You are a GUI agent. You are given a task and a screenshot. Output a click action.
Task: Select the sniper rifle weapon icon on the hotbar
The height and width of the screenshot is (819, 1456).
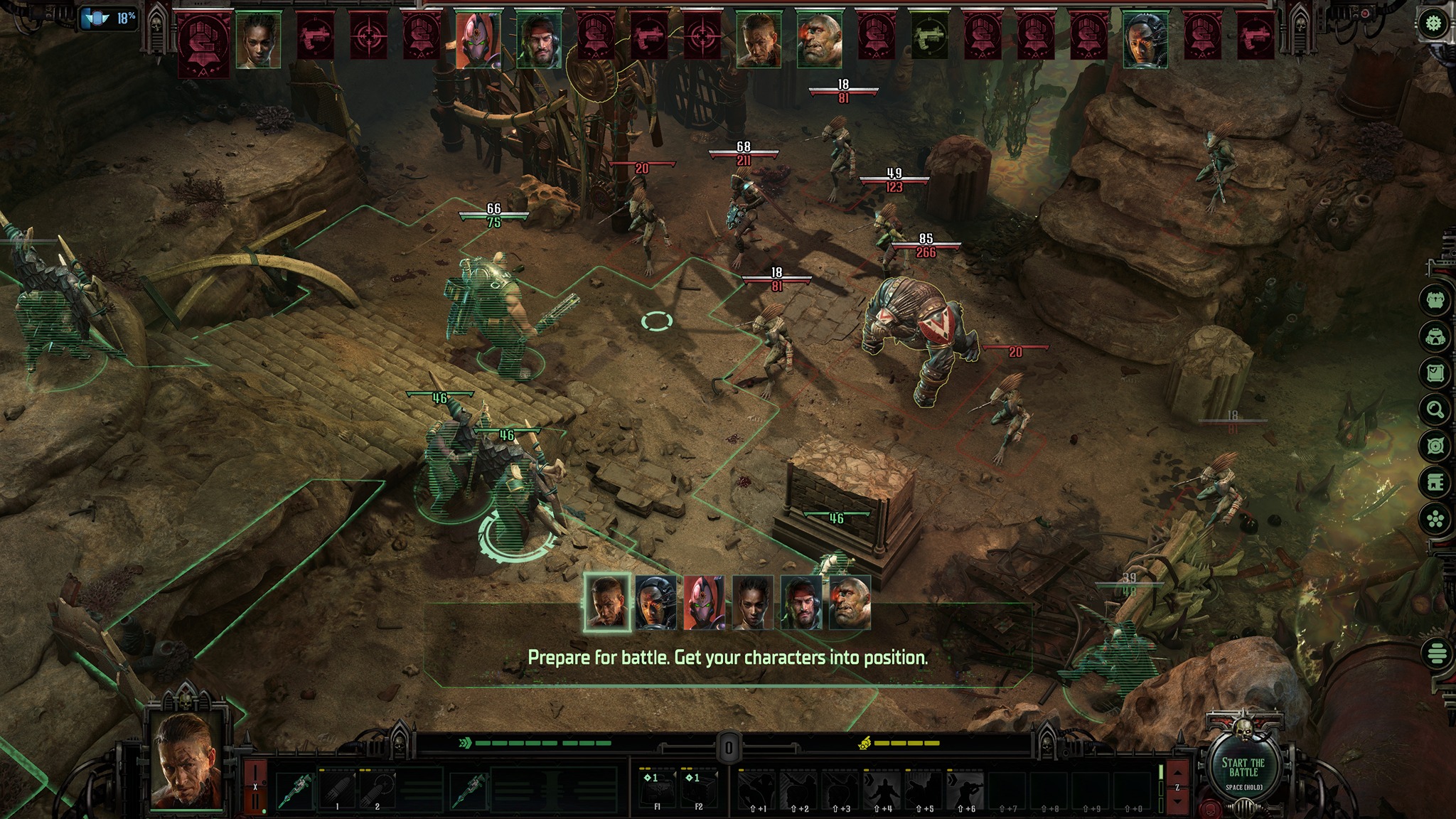coord(296,792)
